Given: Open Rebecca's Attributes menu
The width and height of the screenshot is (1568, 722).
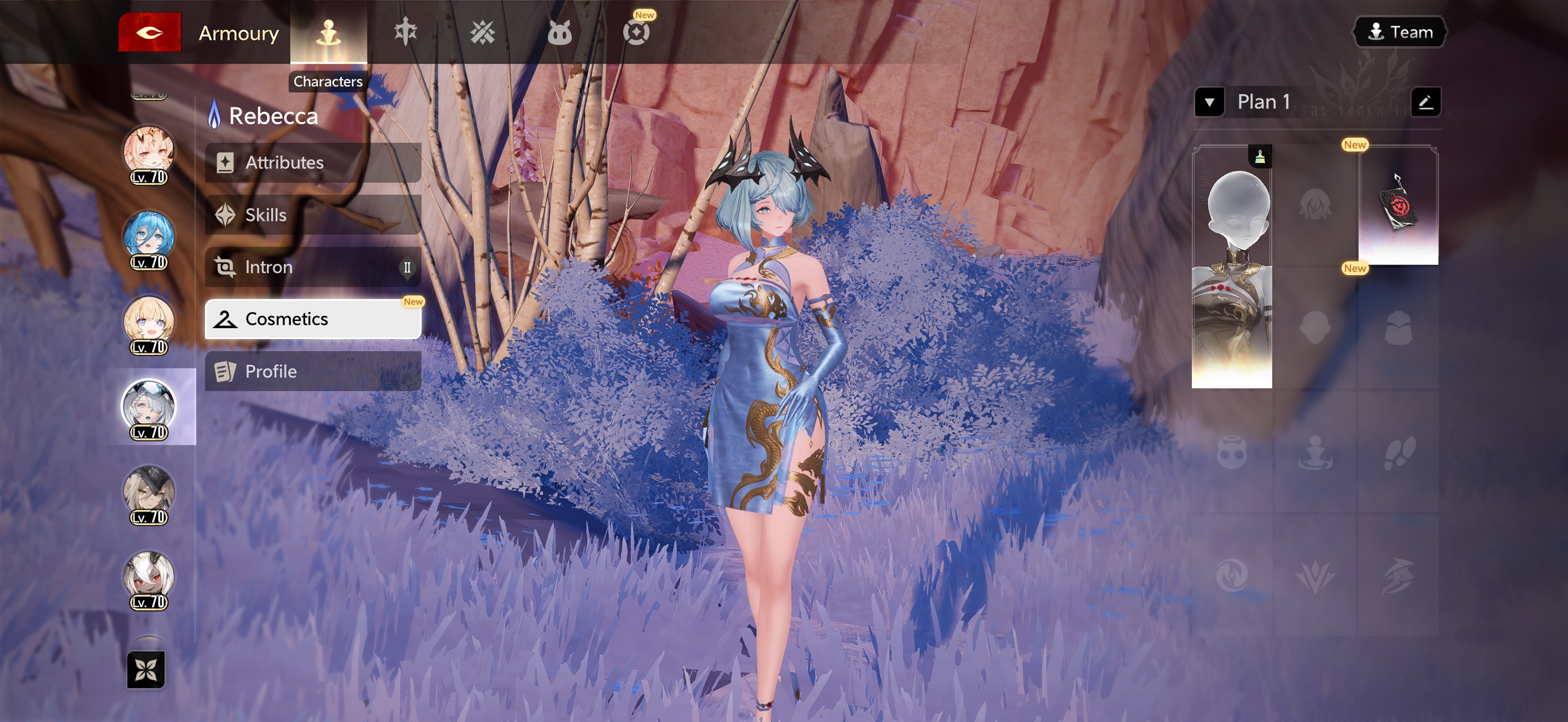Looking at the screenshot, I should coord(313,162).
